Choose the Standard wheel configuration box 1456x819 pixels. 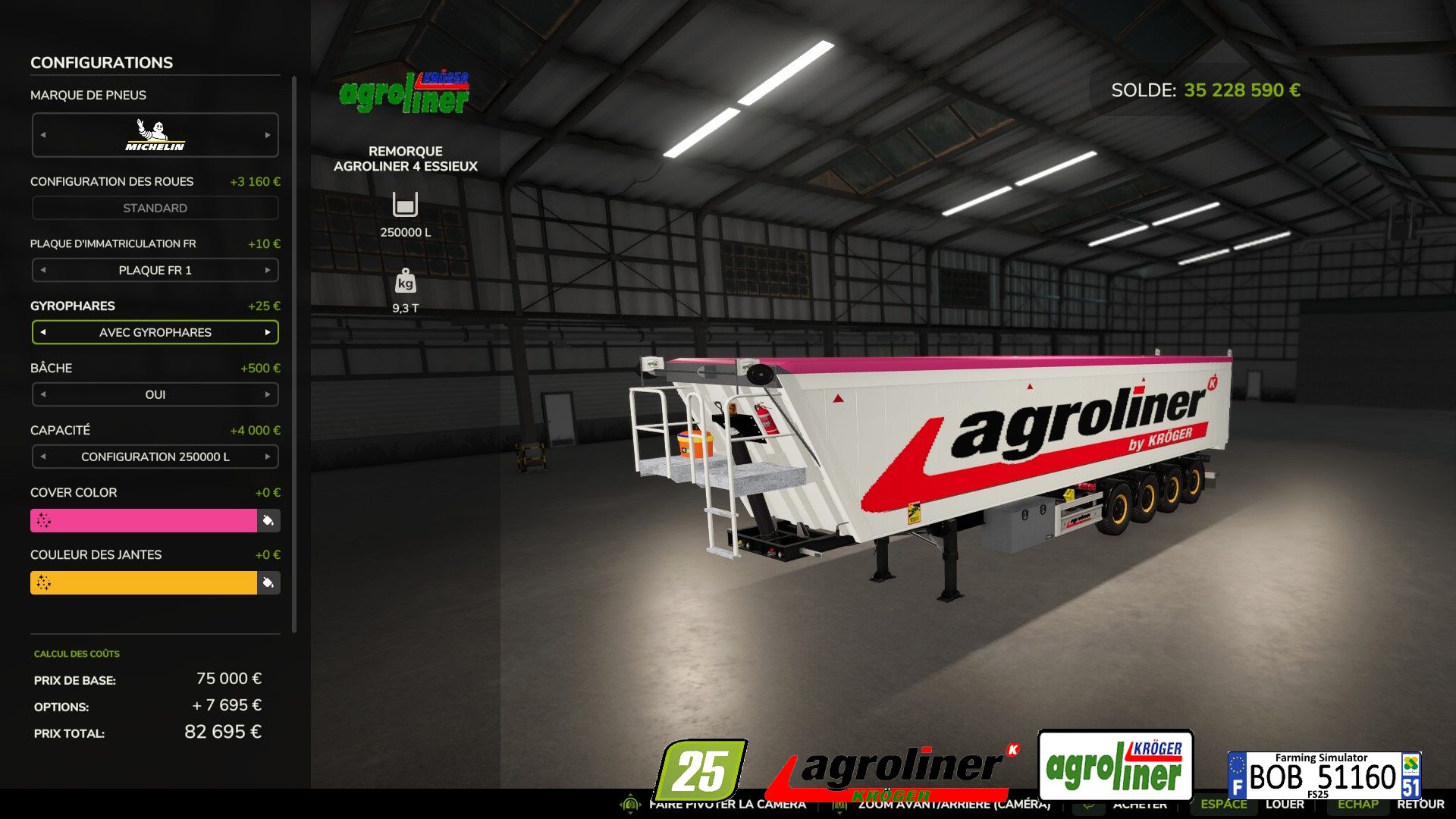[x=155, y=208]
